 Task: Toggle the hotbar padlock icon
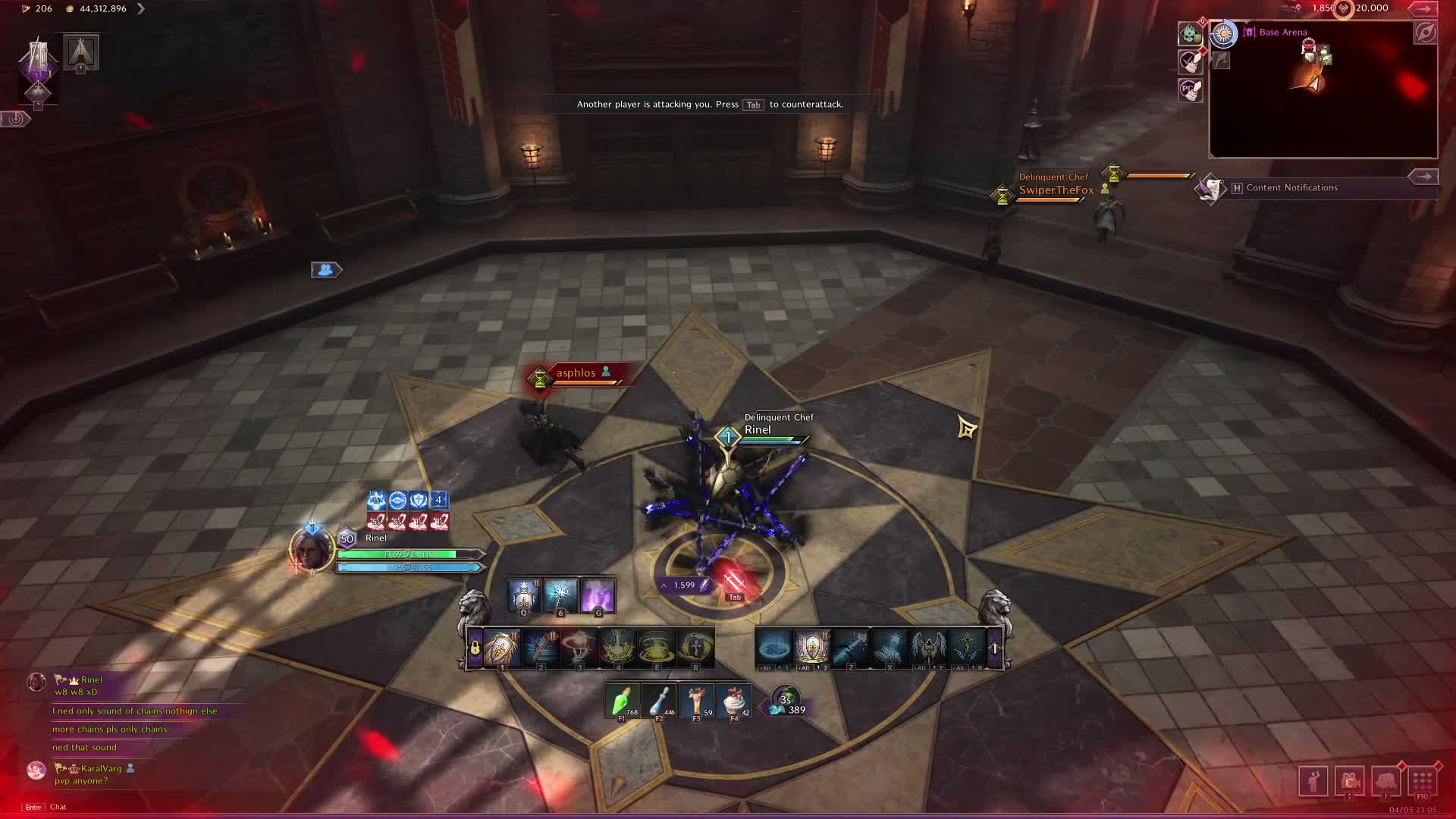tap(475, 648)
